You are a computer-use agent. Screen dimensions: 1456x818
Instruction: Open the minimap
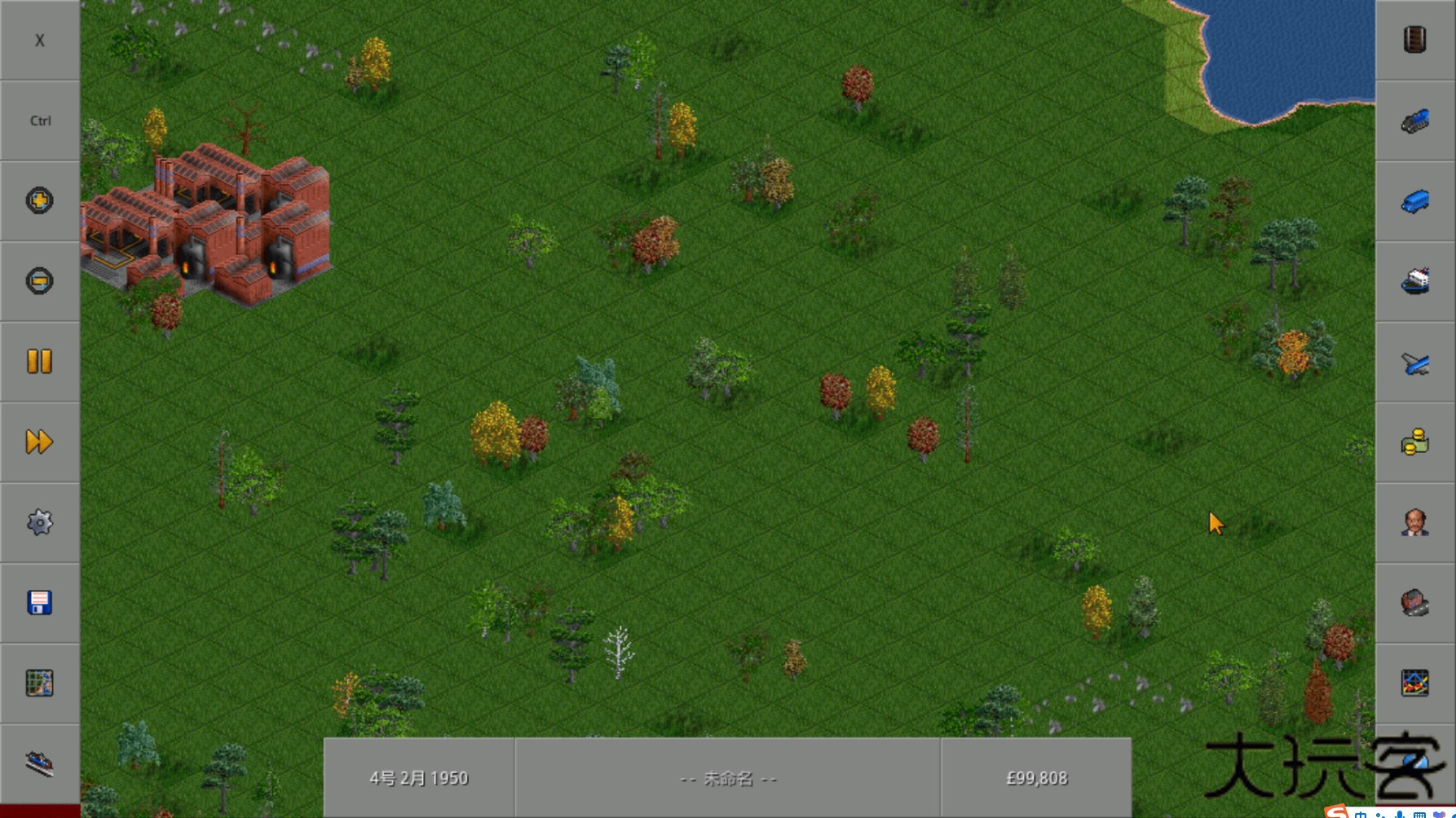39,683
